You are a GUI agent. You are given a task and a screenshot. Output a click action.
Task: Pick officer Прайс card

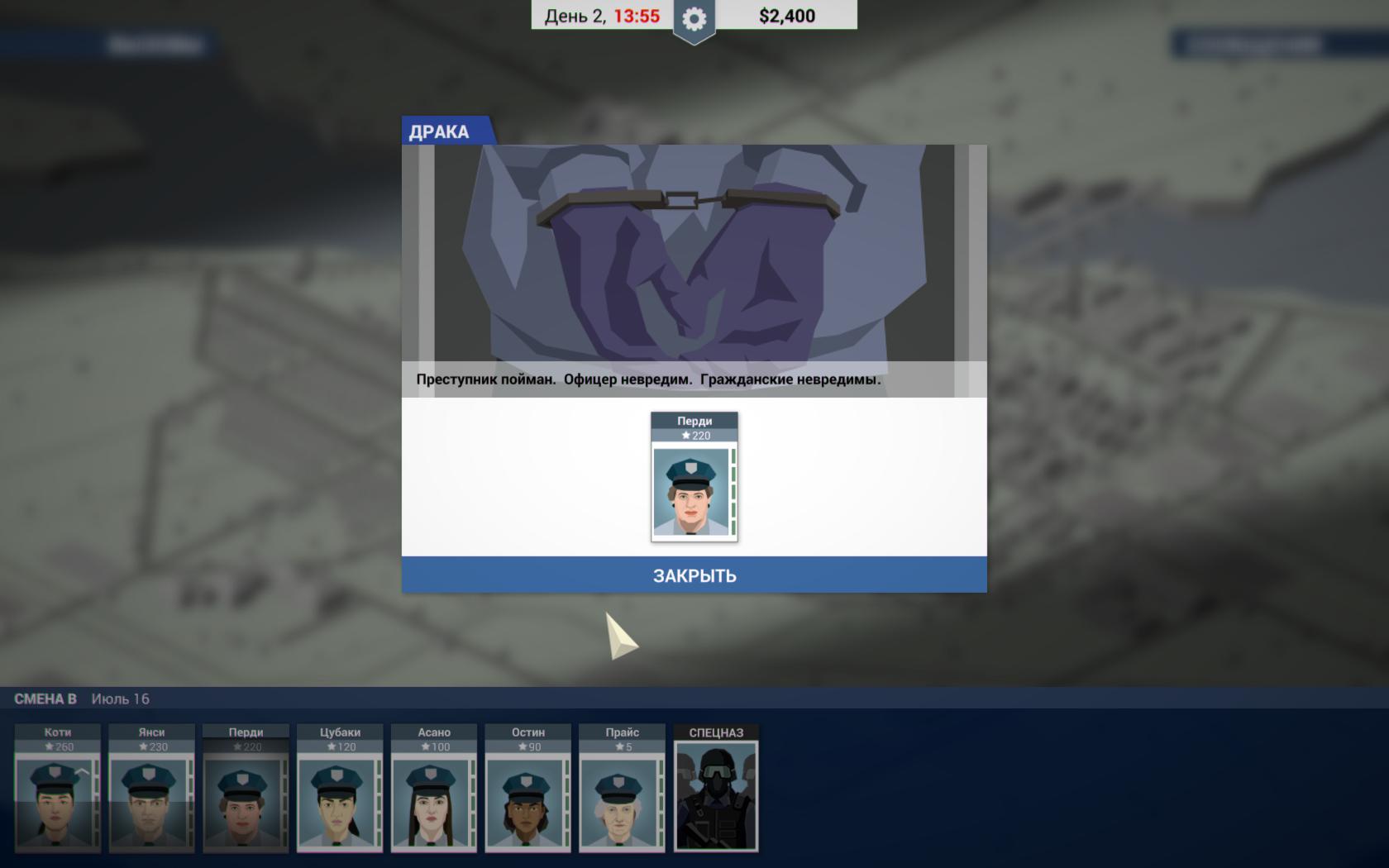622,789
